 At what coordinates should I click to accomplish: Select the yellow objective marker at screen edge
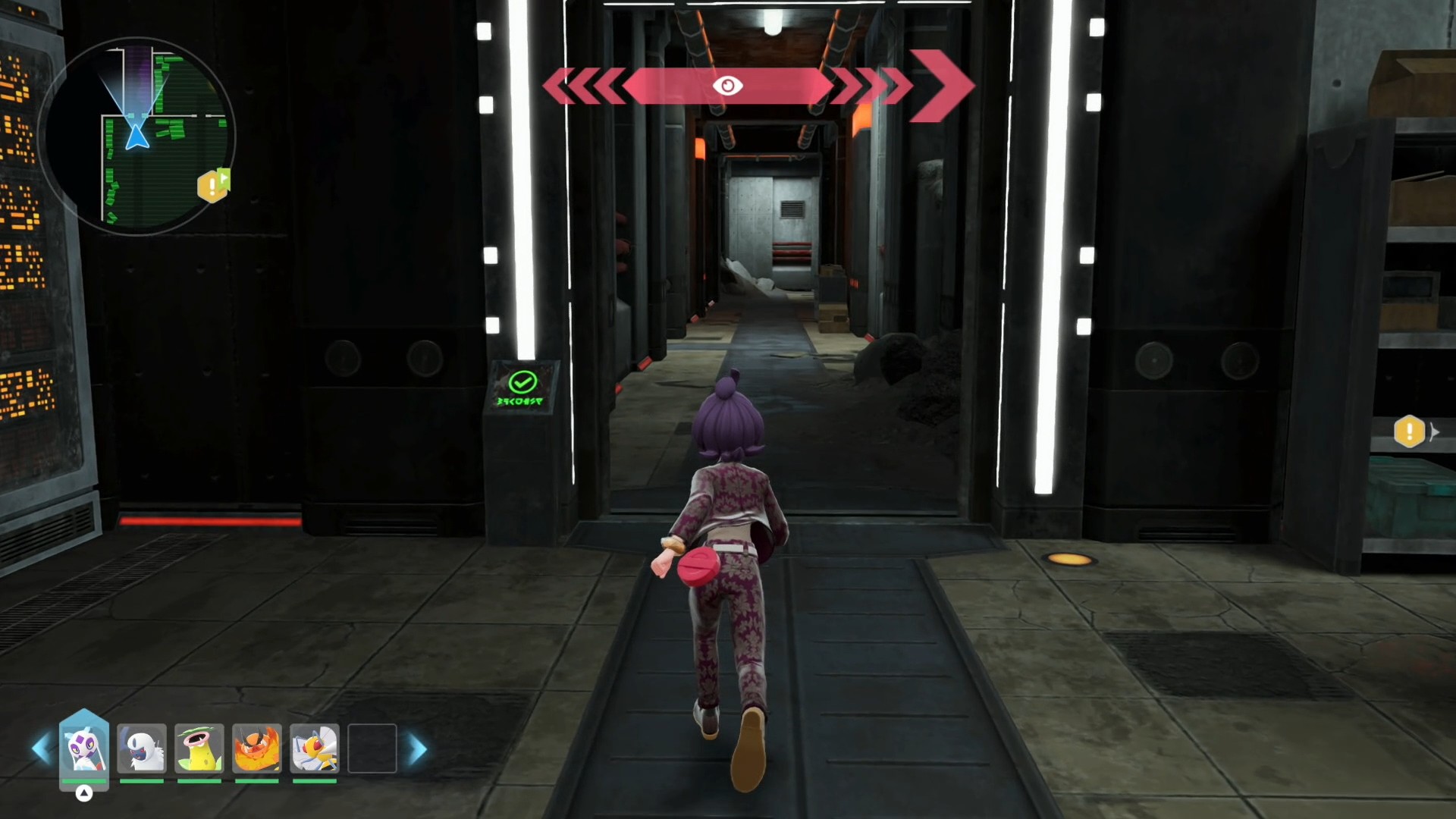coord(1409,431)
